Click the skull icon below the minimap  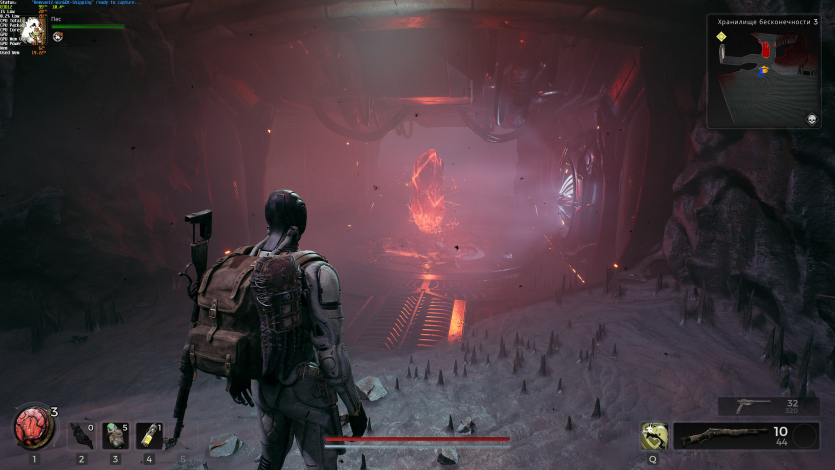pyautogui.click(x=812, y=119)
